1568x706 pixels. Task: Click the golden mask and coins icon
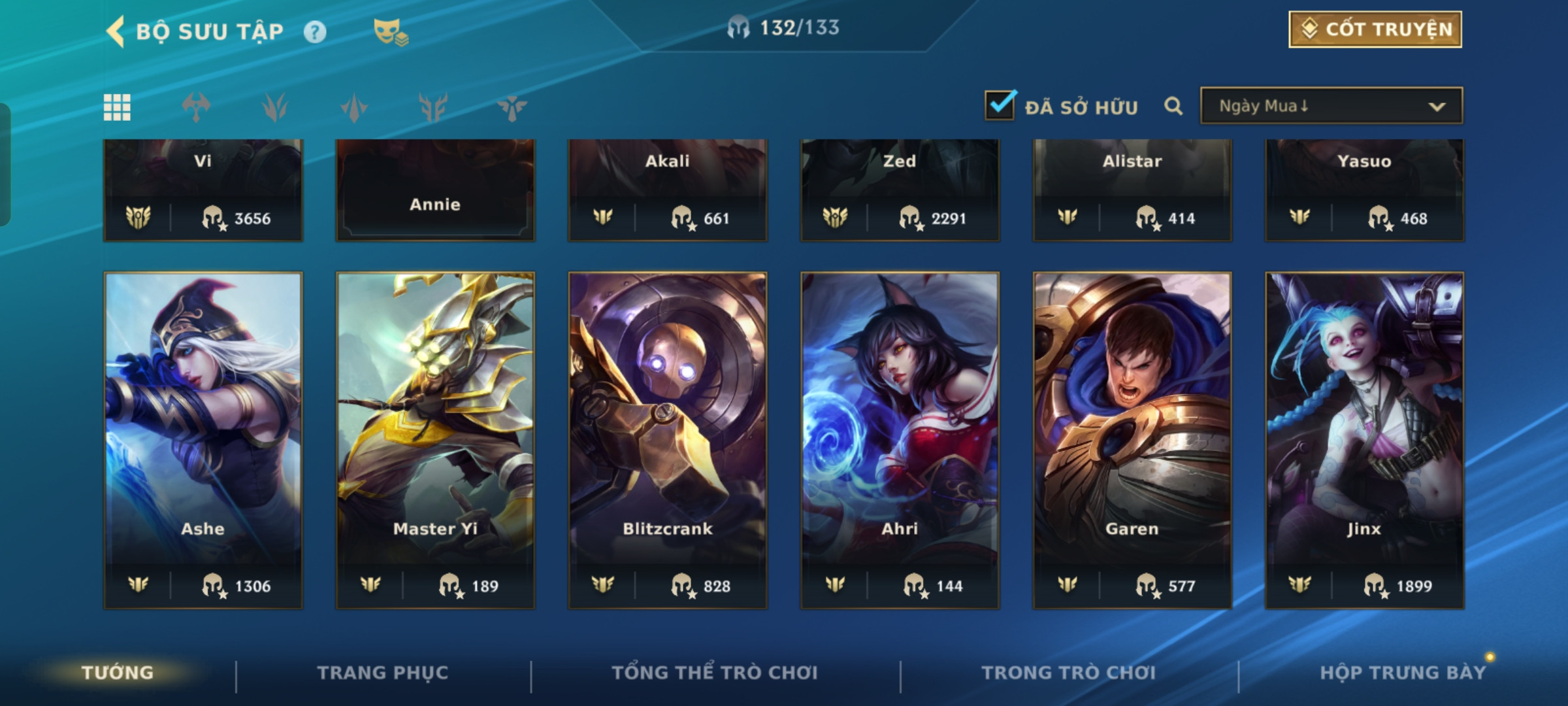[x=390, y=31]
